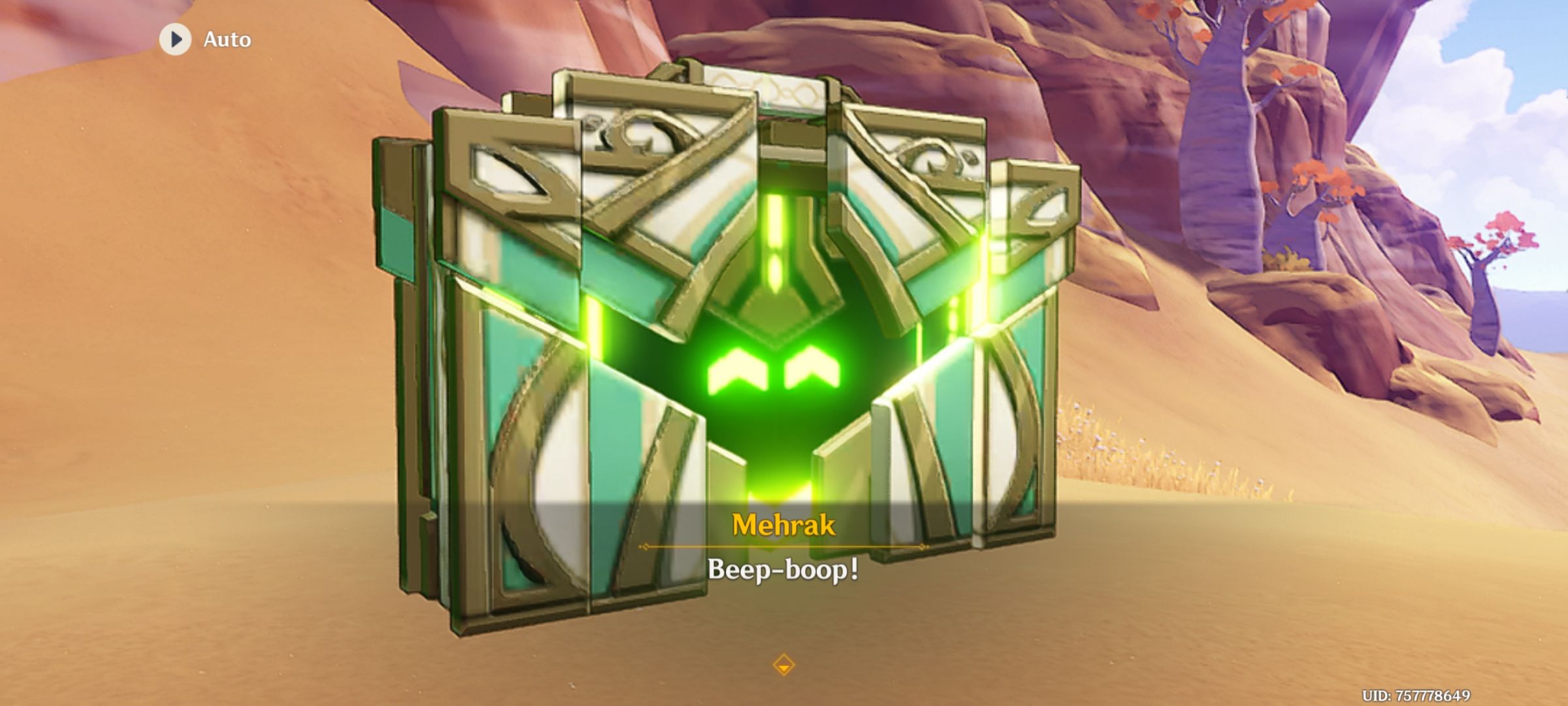The width and height of the screenshot is (1568, 706).
Task: Click the circular playback icon beside Auto
Action: 174,39
